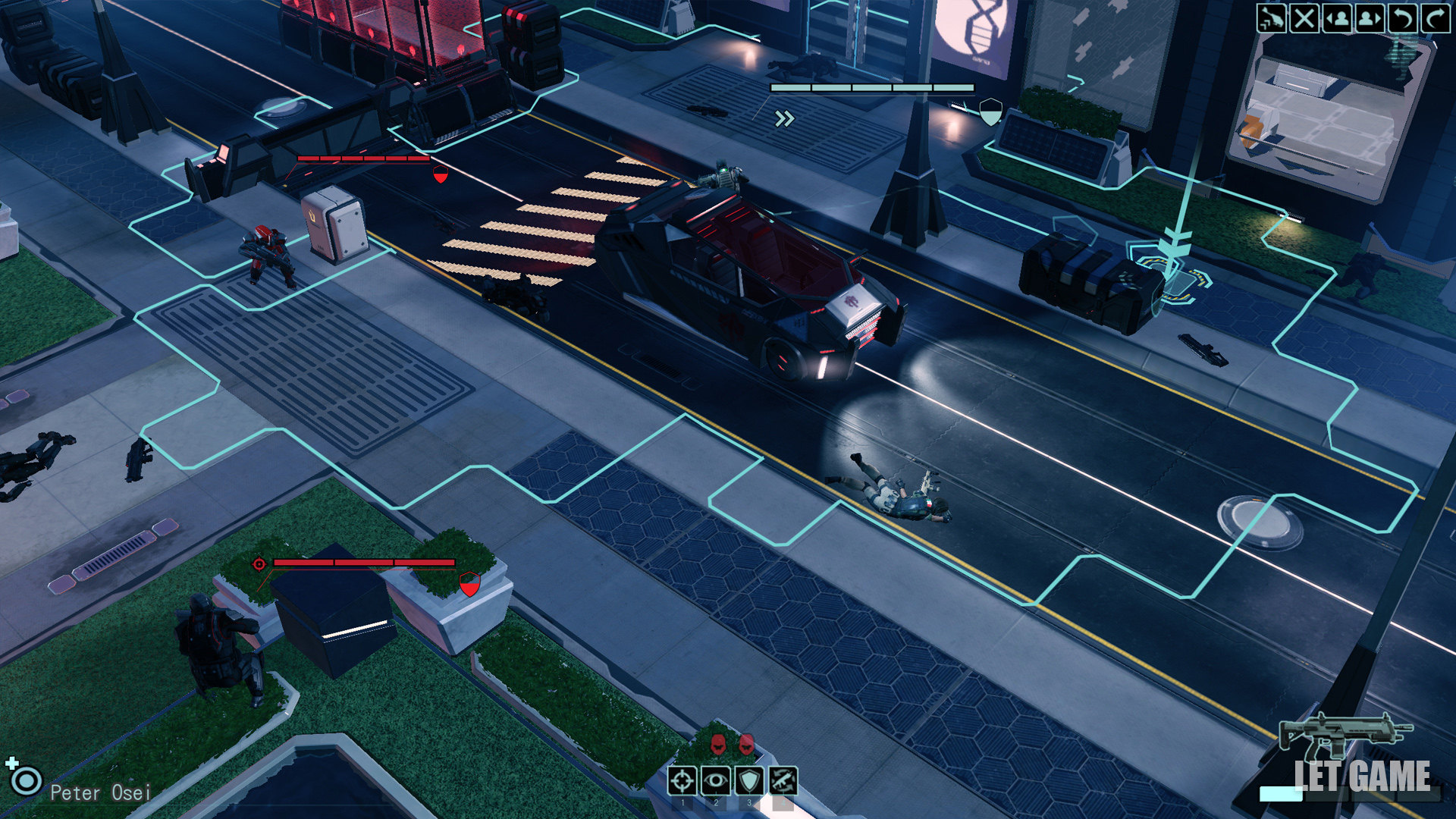
Task: Activate the eye Overwatch ability
Action: (x=716, y=780)
